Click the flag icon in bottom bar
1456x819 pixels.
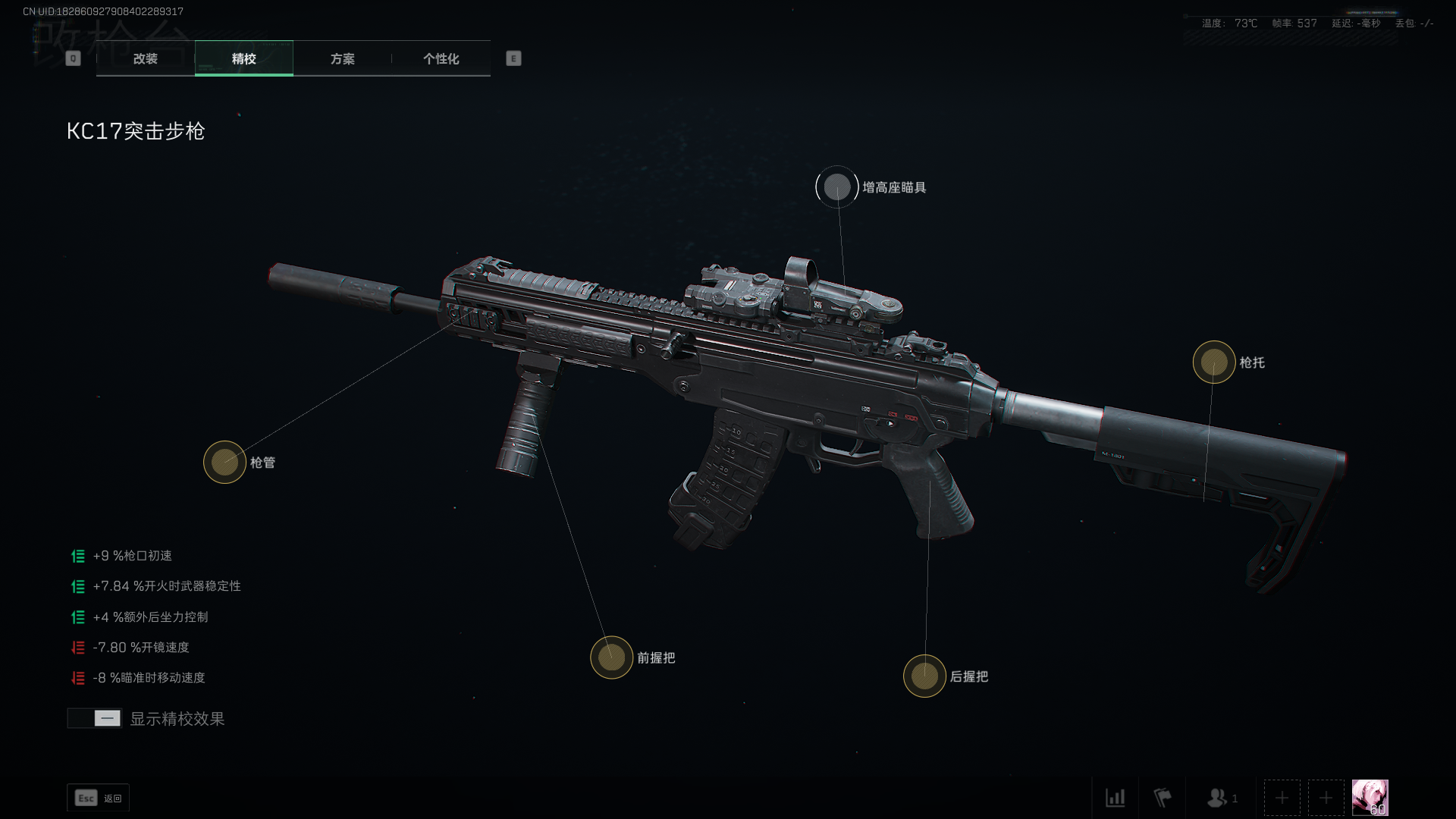pyautogui.click(x=1162, y=798)
